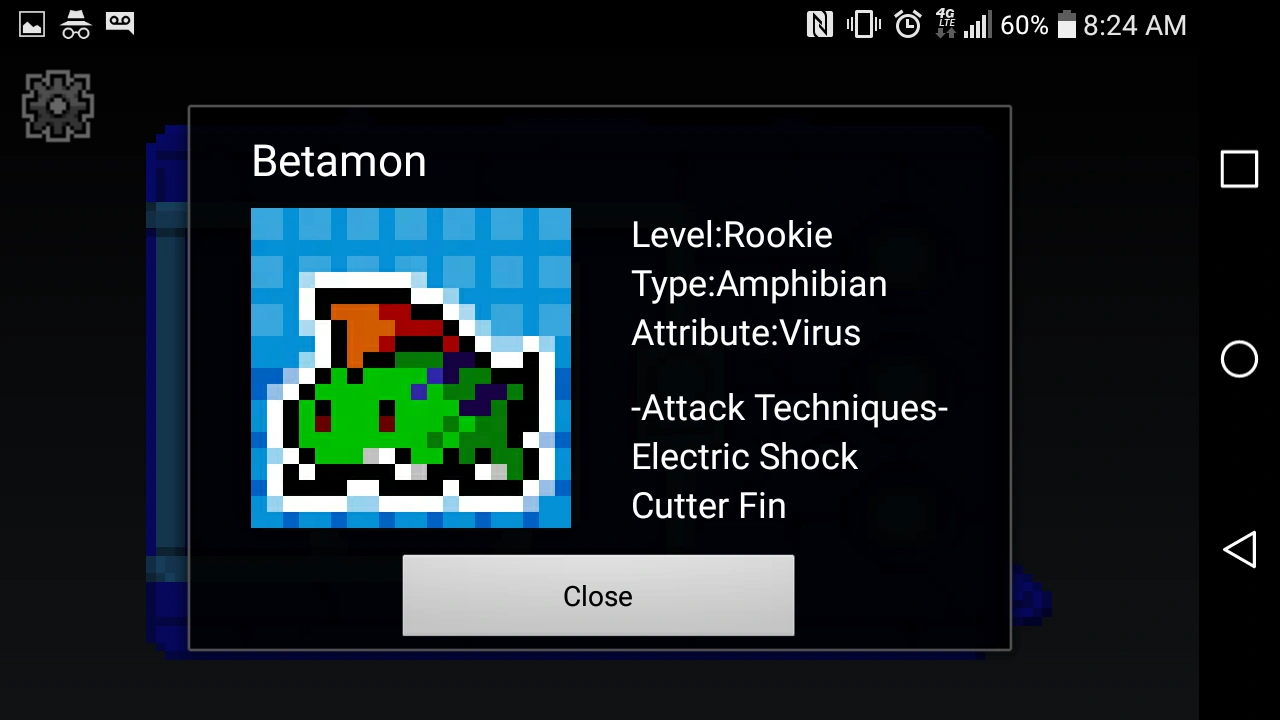The height and width of the screenshot is (720, 1280).
Task: Open the app settings gear icon
Action: coord(57,105)
